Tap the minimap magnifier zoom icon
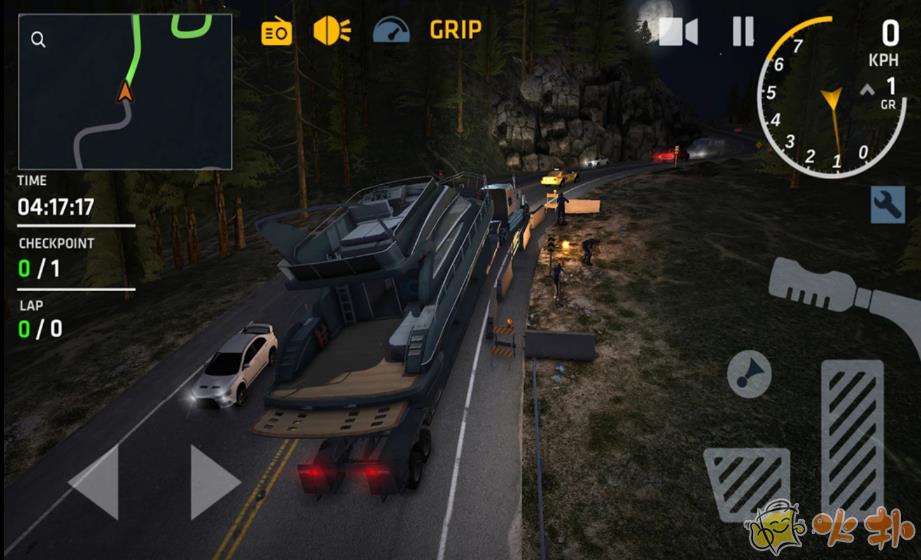The height and width of the screenshot is (560, 921). pyautogui.click(x=38, y=40)
